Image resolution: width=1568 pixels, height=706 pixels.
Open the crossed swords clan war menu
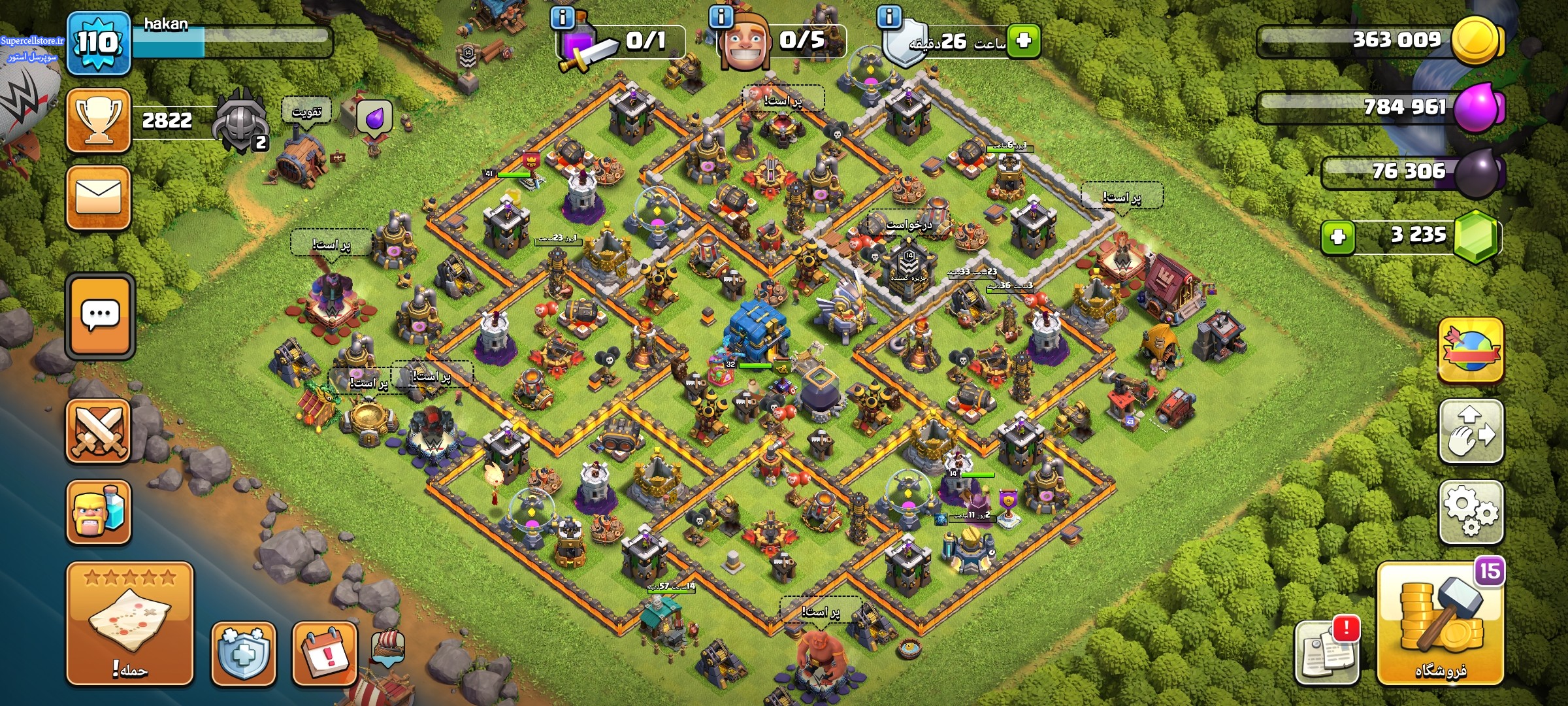tap(99, 431)
